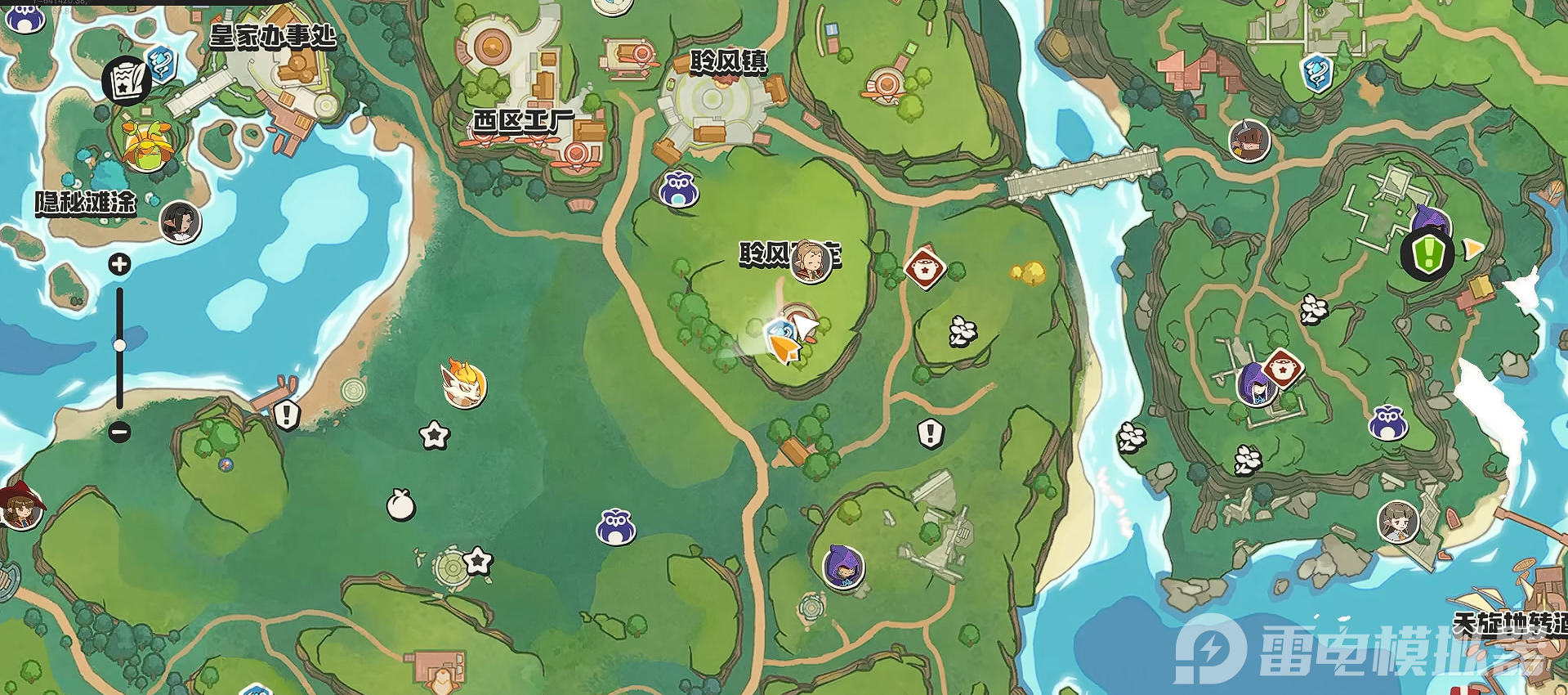
Task: Select the white apple marker
Action: click(400, 504)
